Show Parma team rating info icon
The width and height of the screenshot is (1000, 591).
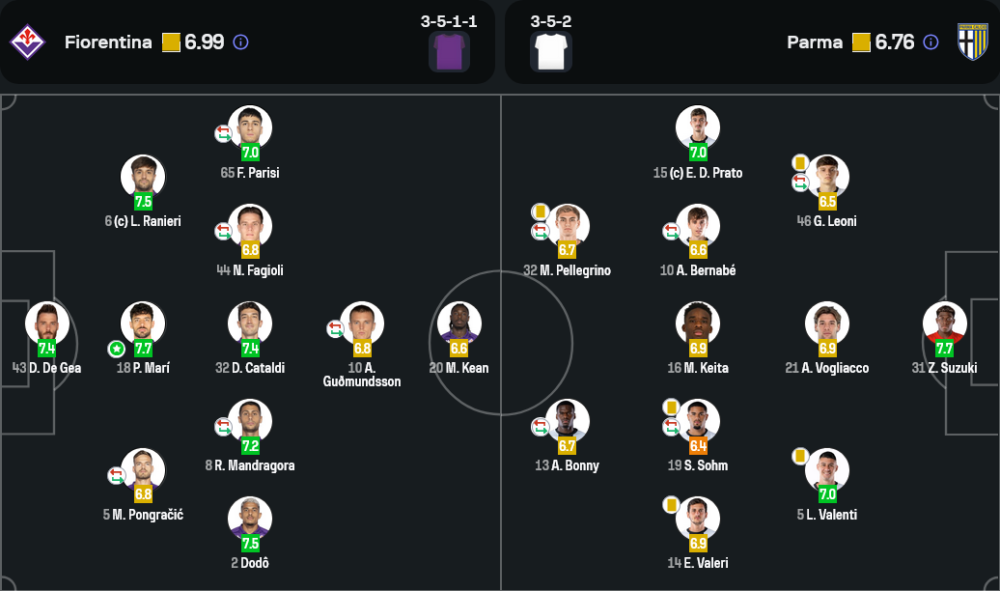931,42
